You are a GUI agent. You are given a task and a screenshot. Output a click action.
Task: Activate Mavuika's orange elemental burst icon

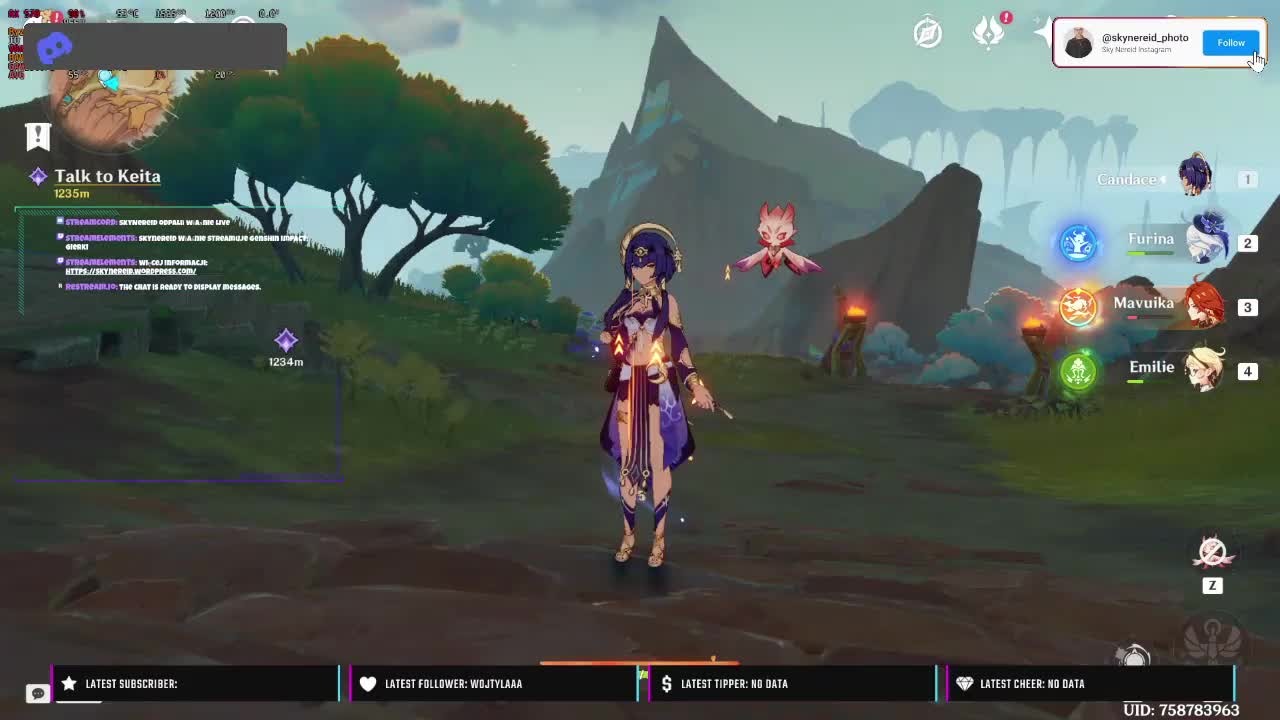pyautogui.click(x=1078, y=307)
